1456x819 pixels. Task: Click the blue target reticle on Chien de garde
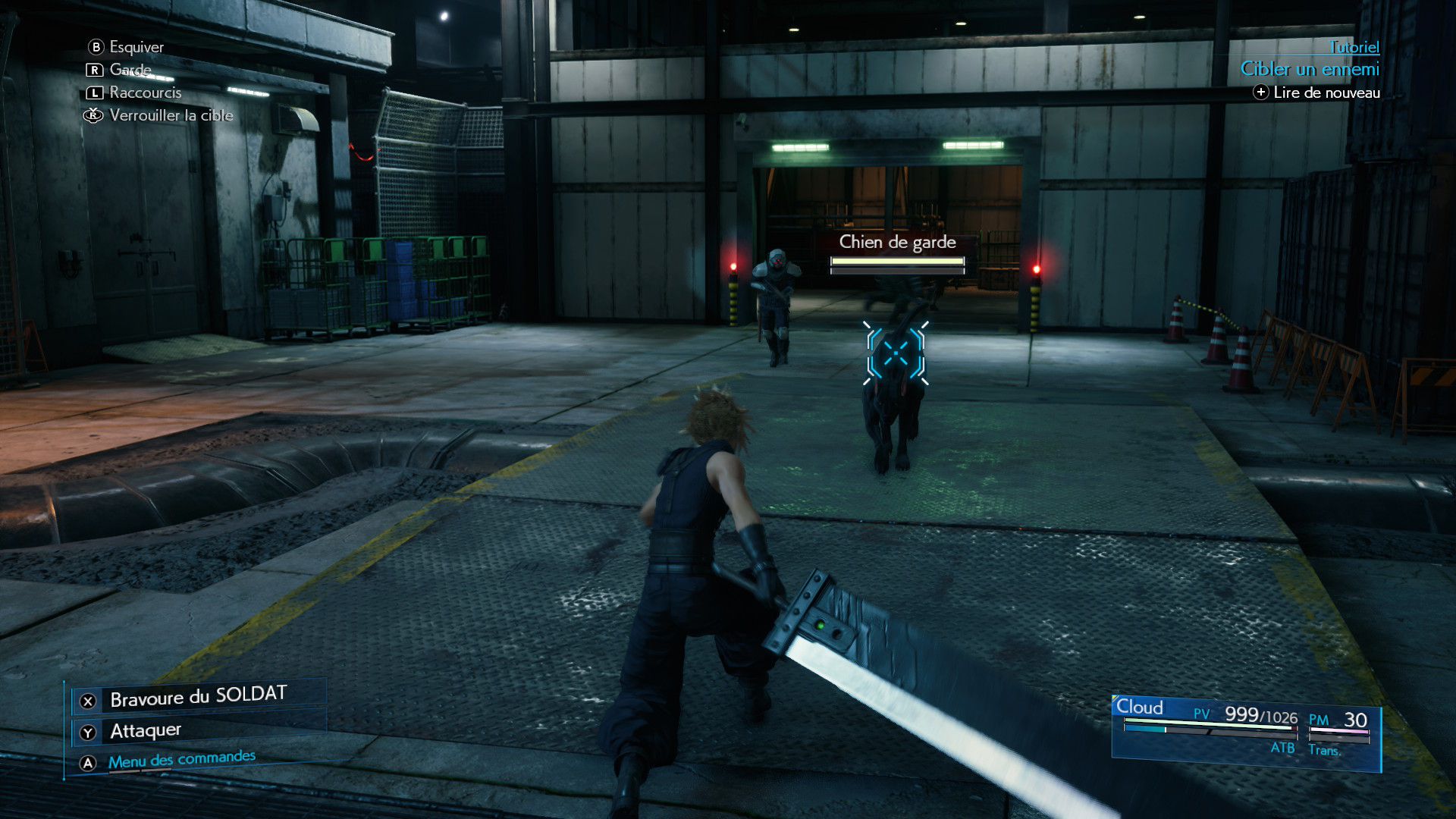(x=896, y=353)
